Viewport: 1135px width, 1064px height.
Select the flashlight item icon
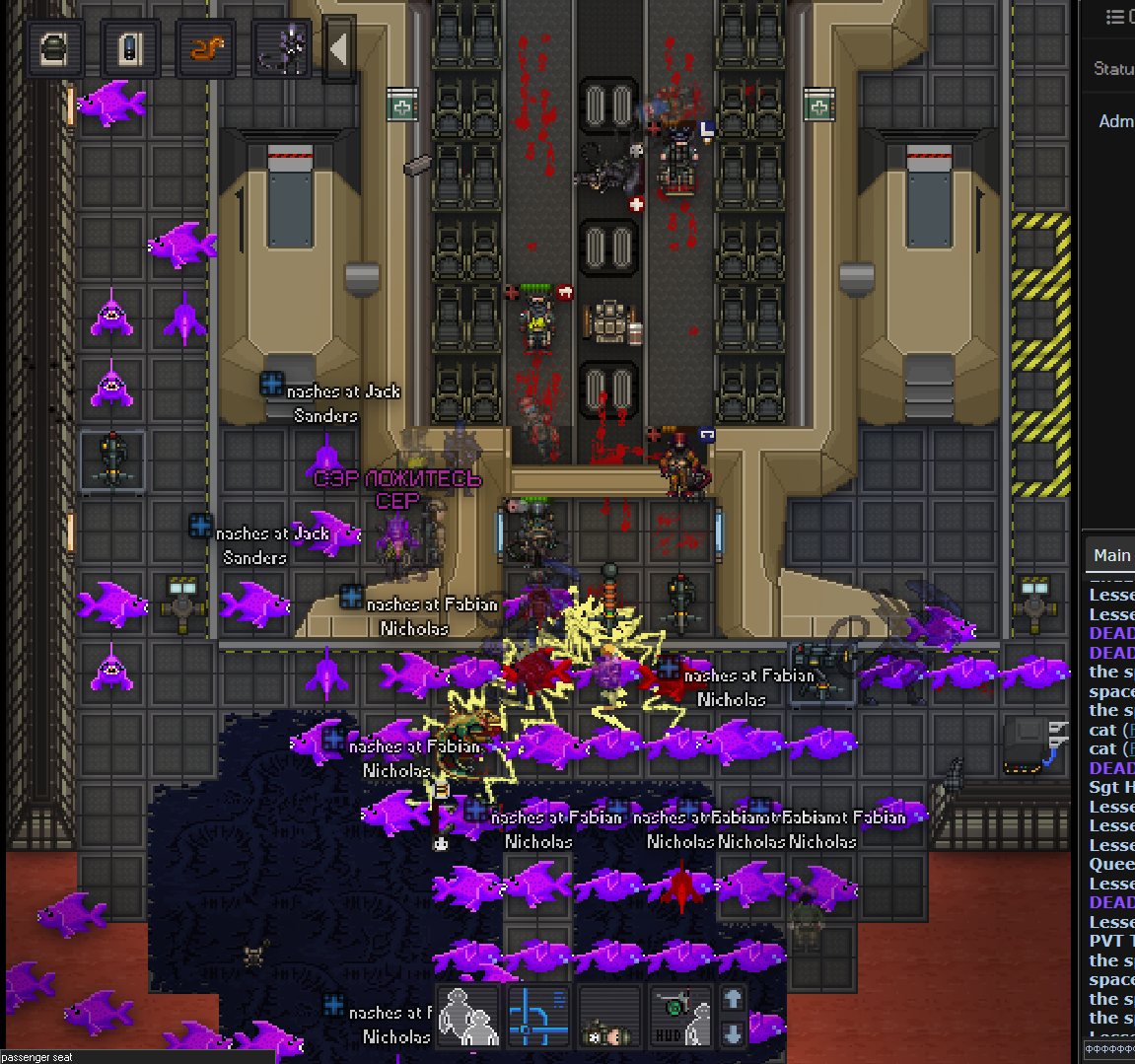[x=130, y=48]
